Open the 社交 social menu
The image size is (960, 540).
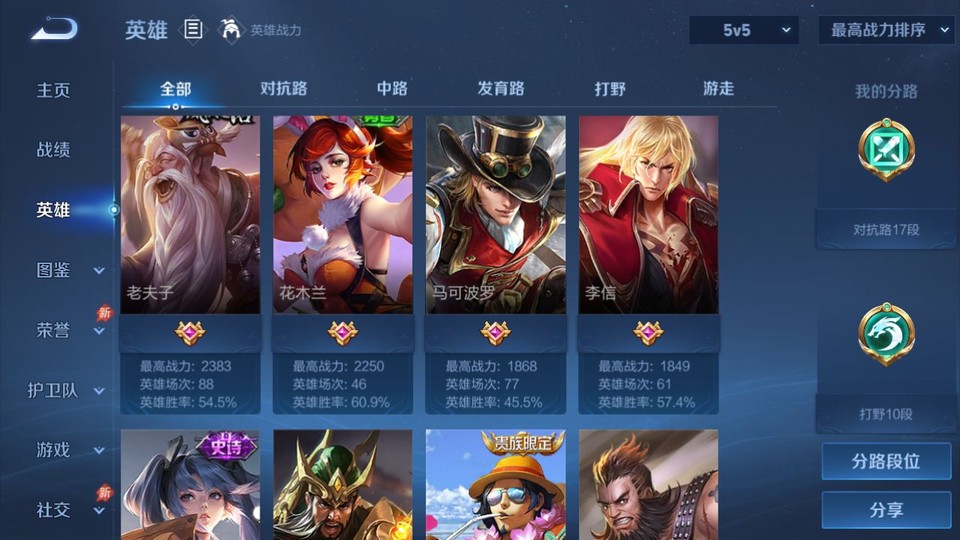click(68, 510)
